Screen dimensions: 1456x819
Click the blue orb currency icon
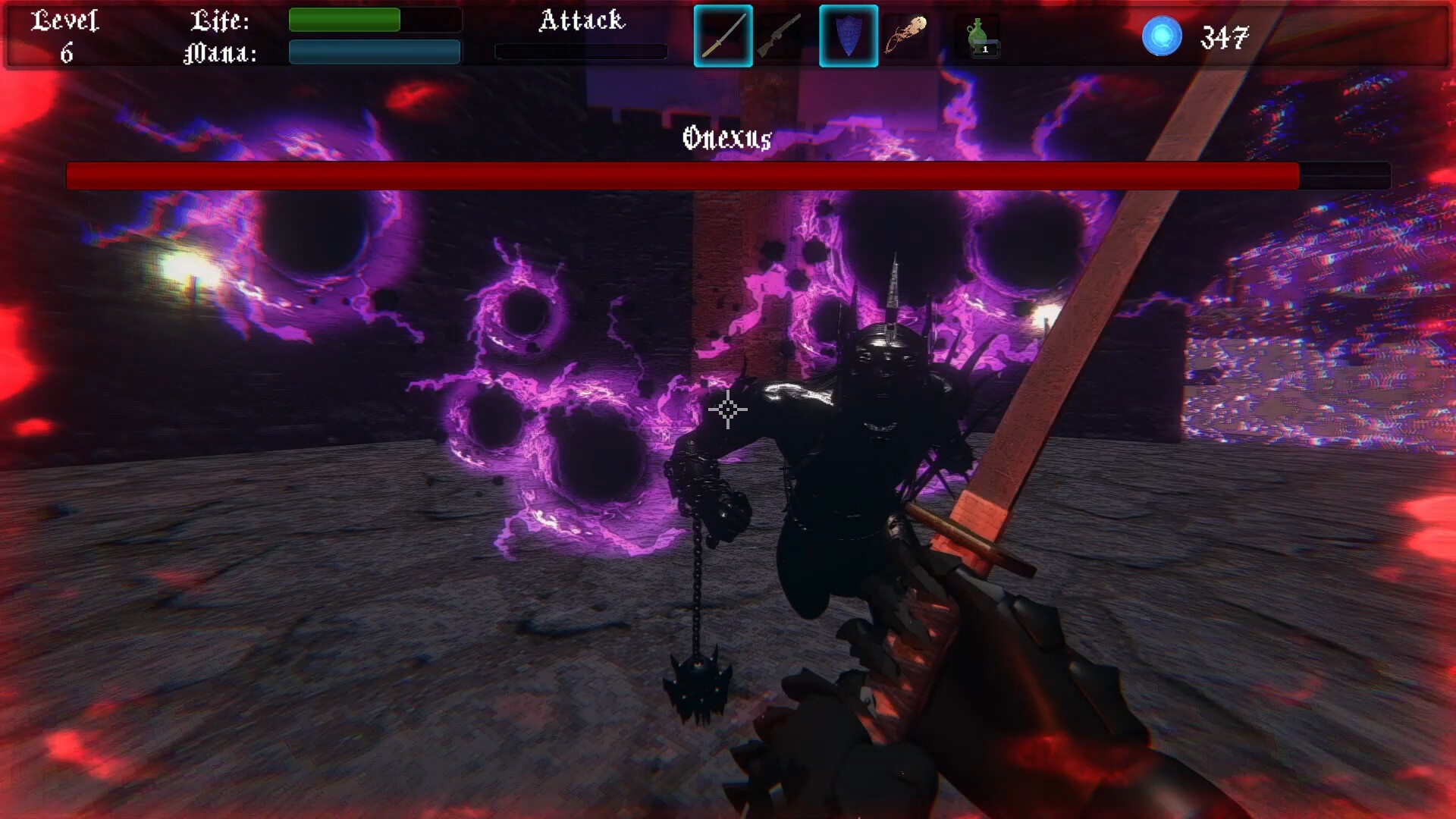pos(1162,35)
